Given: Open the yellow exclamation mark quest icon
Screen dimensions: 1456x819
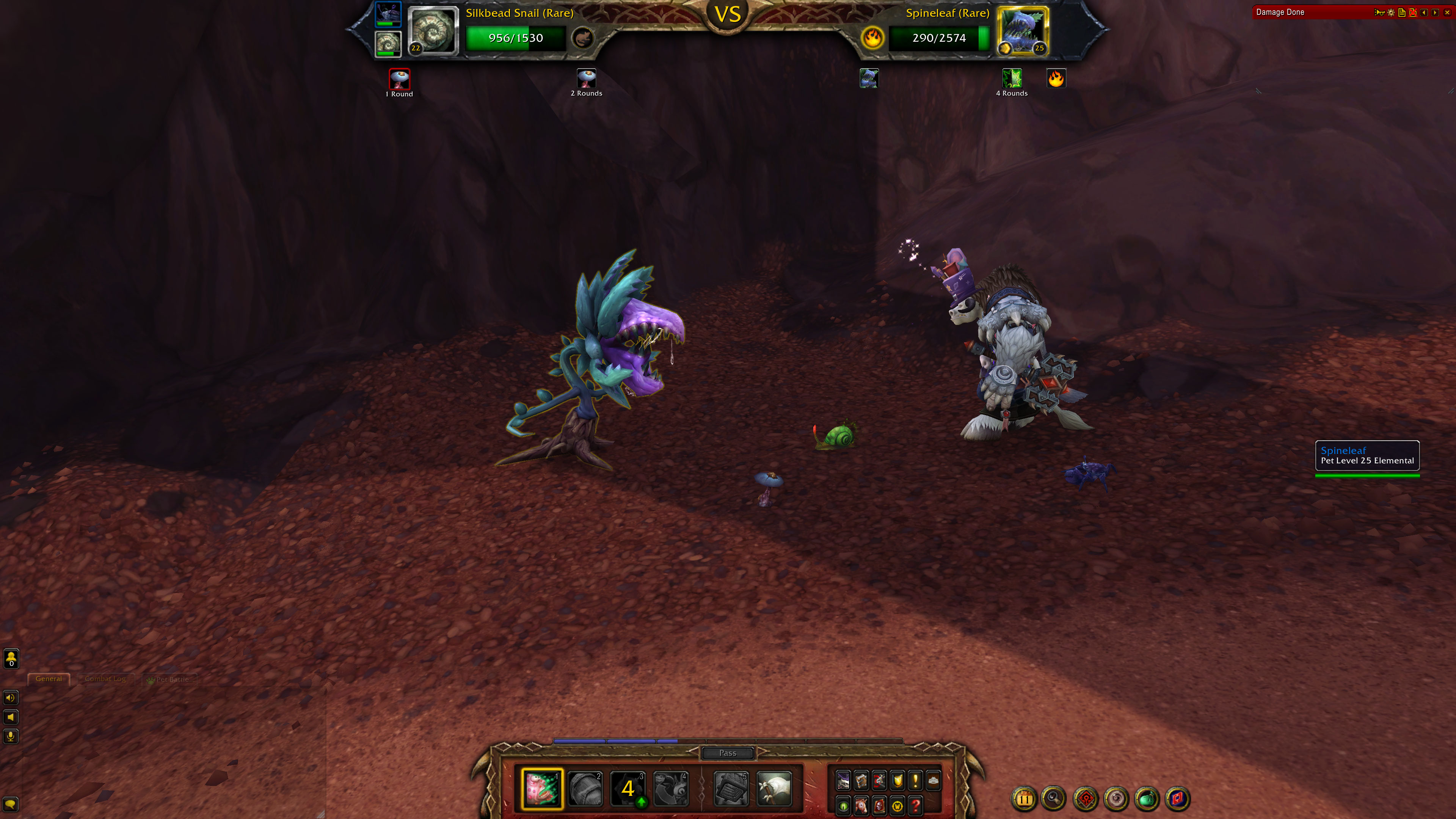Looking at the screenshot, I should pos(916,781).
